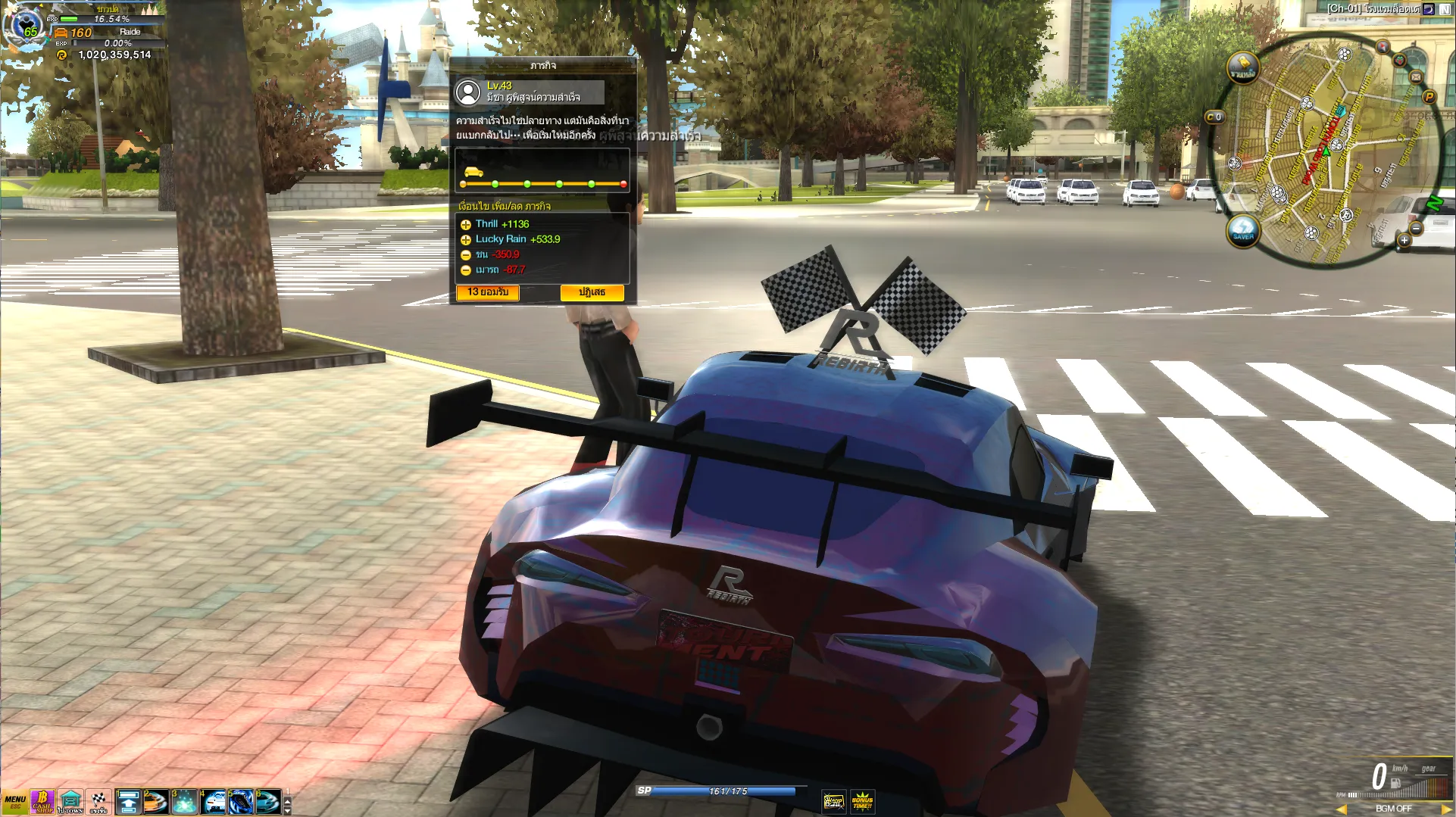Open the Cash Shop
Viewport: 1456px width, 817px height.
42,802
